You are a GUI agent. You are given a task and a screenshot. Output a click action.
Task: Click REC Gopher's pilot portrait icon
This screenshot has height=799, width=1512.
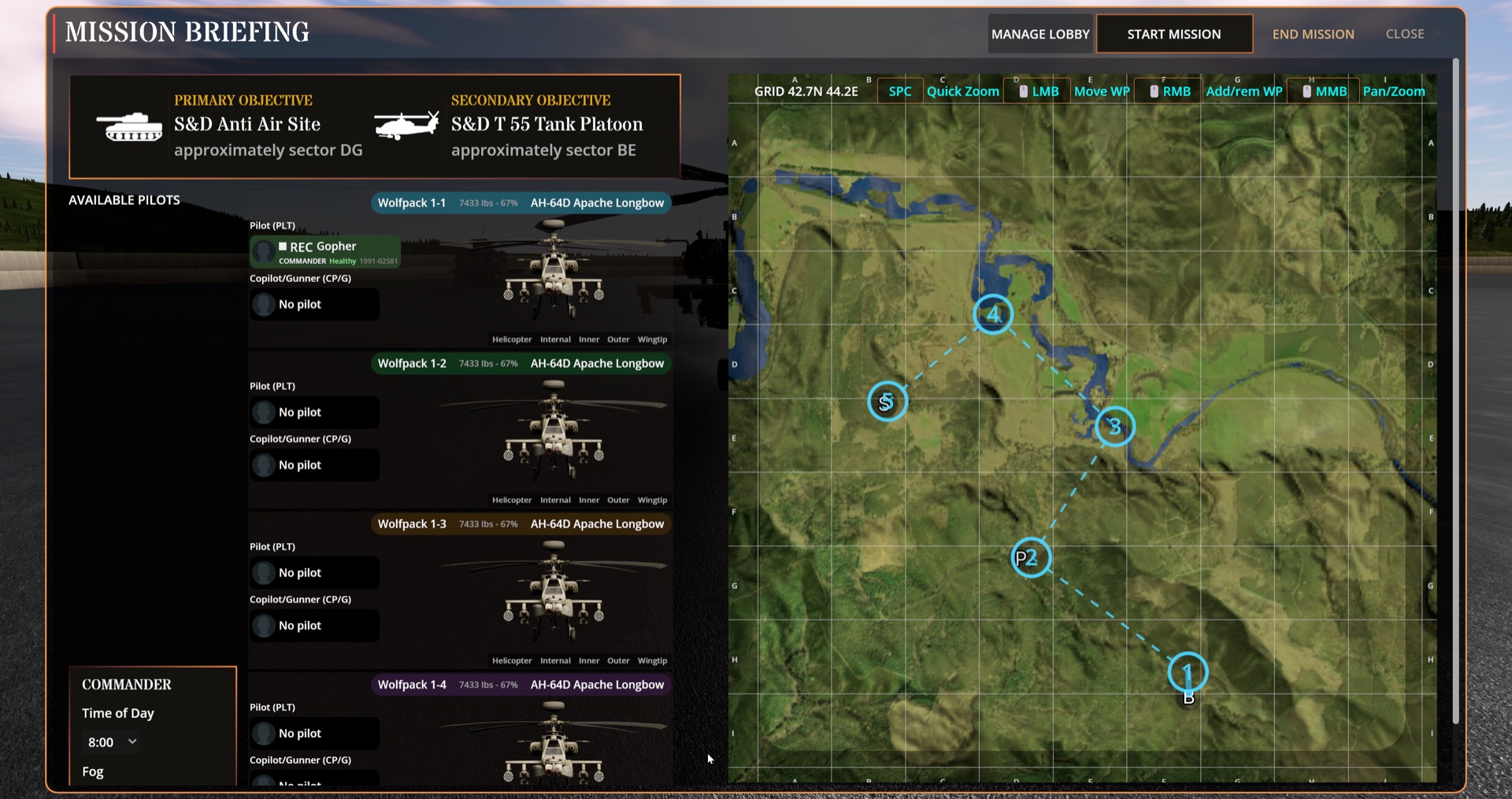[x=263, y=251]
